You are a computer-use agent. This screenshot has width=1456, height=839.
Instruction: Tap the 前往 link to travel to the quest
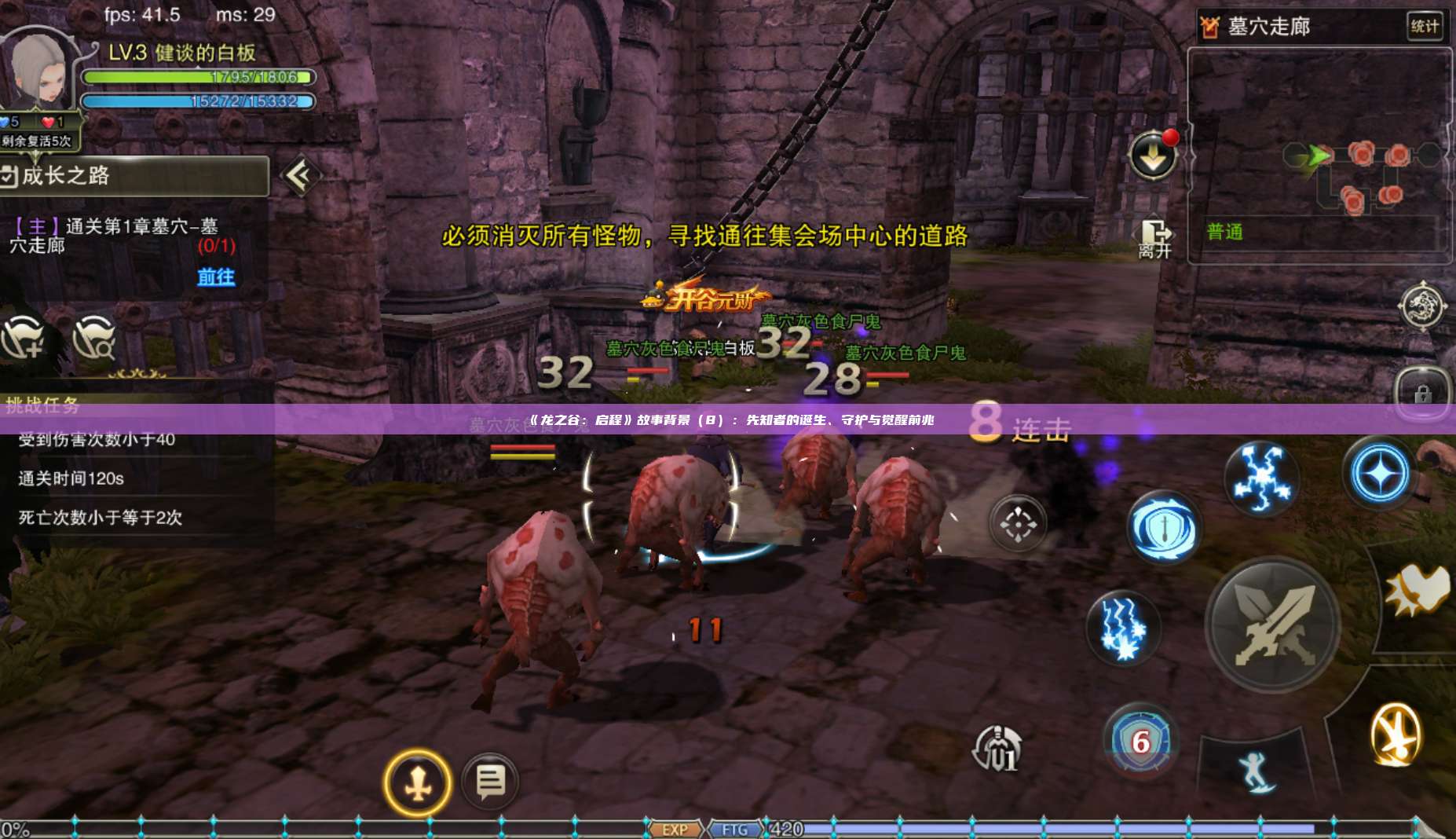pyautogui.click(x=218, y=280)
